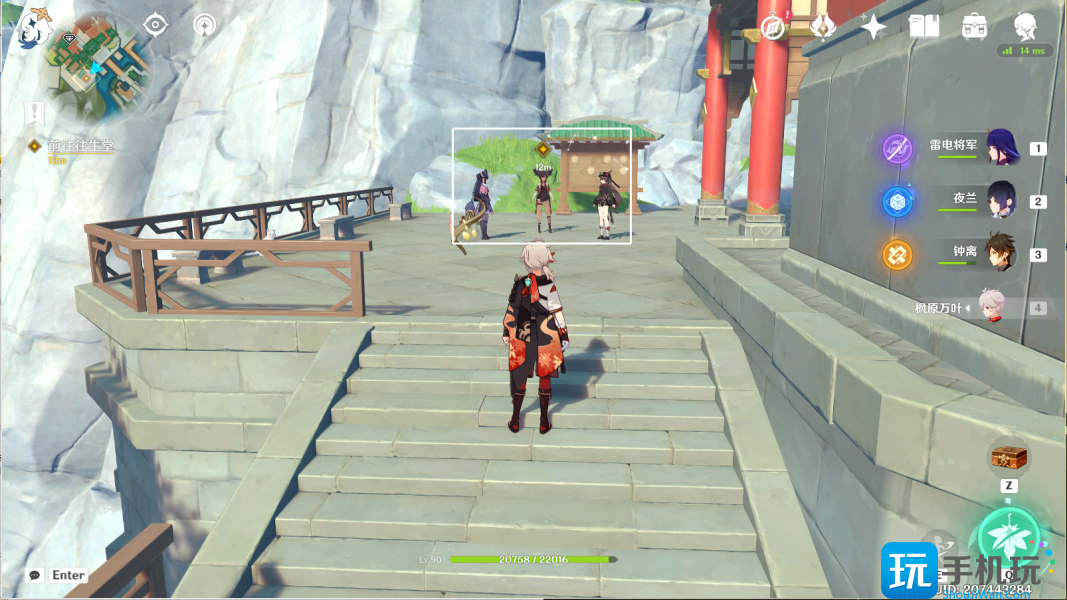
Task: Click the 手机玩 watermark logo
Action: [x=960, y=567]
